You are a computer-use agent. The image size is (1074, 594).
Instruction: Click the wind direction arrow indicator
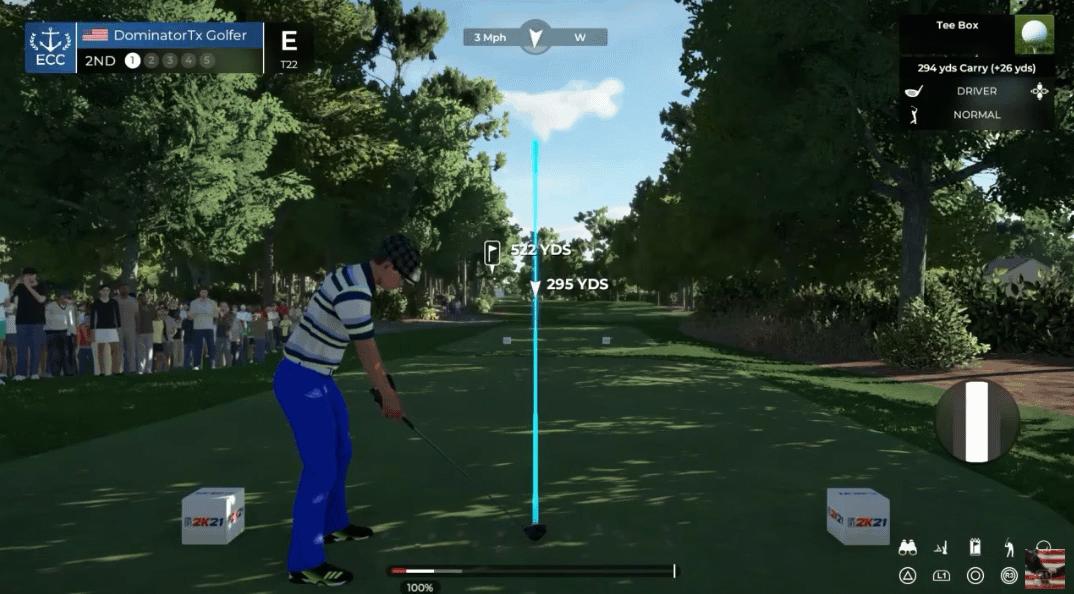click(536, 38)
